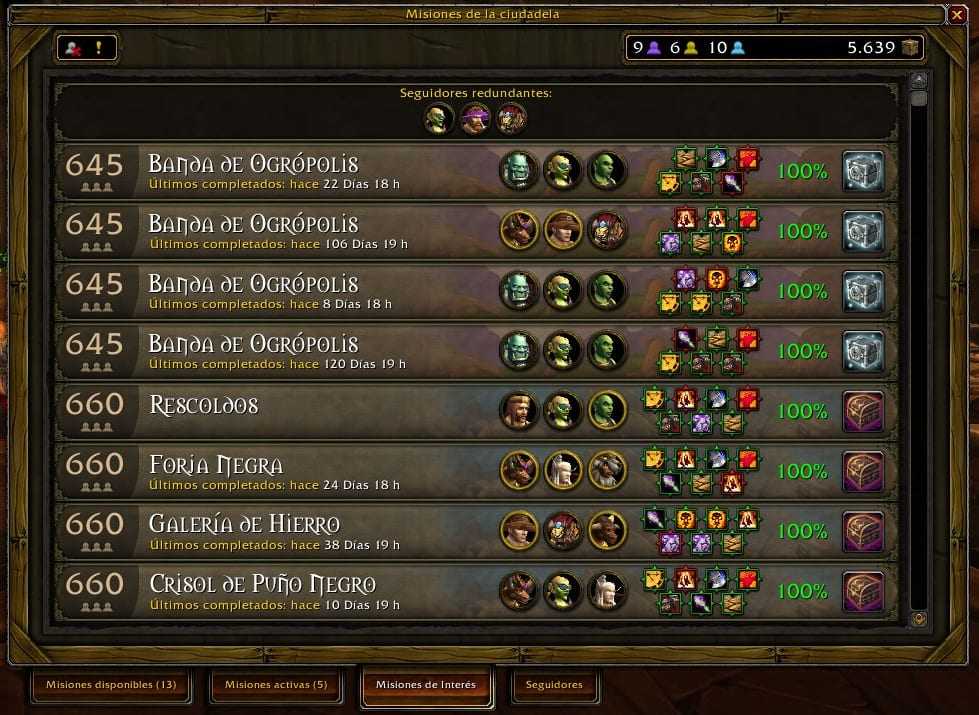Show the Seguidores tab
Image resolution: width=979 pixels, height=715 pixels.
(x=554, y=685)
